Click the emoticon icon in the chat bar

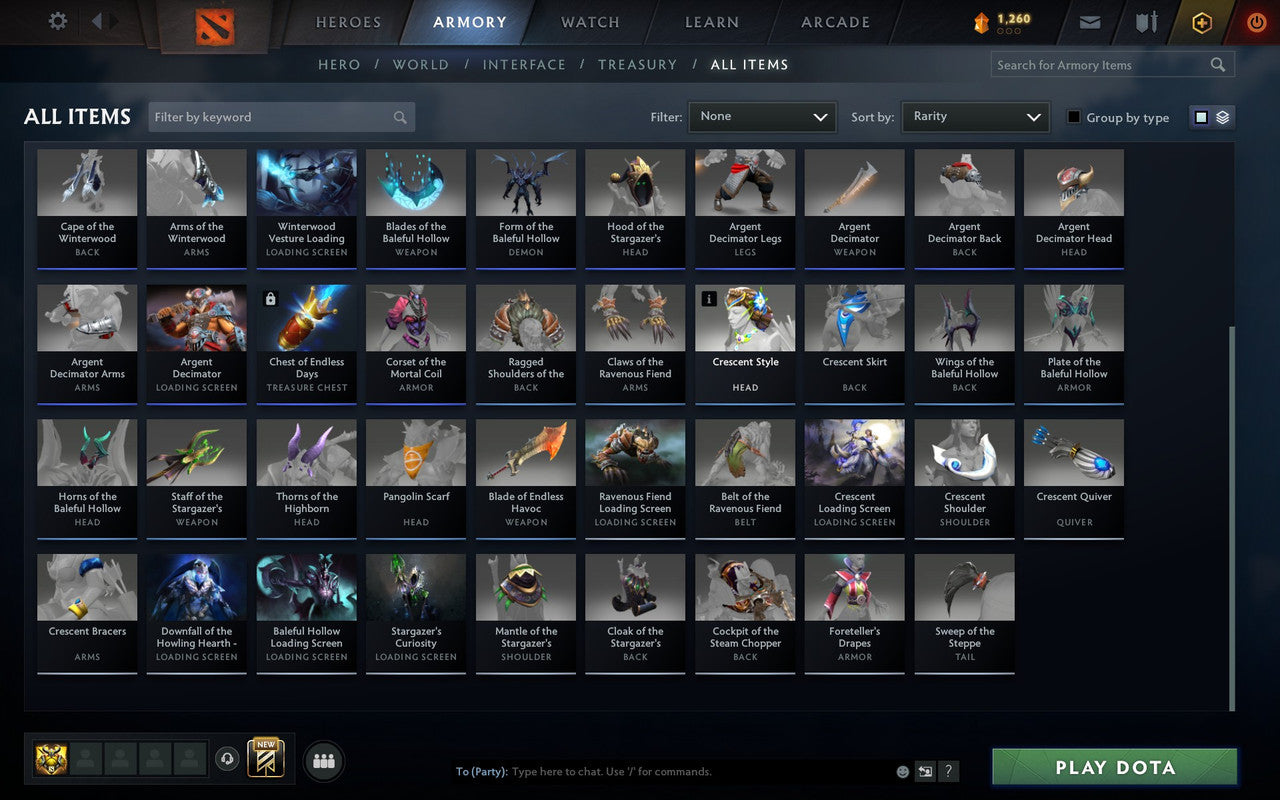[x=901, y=771]
